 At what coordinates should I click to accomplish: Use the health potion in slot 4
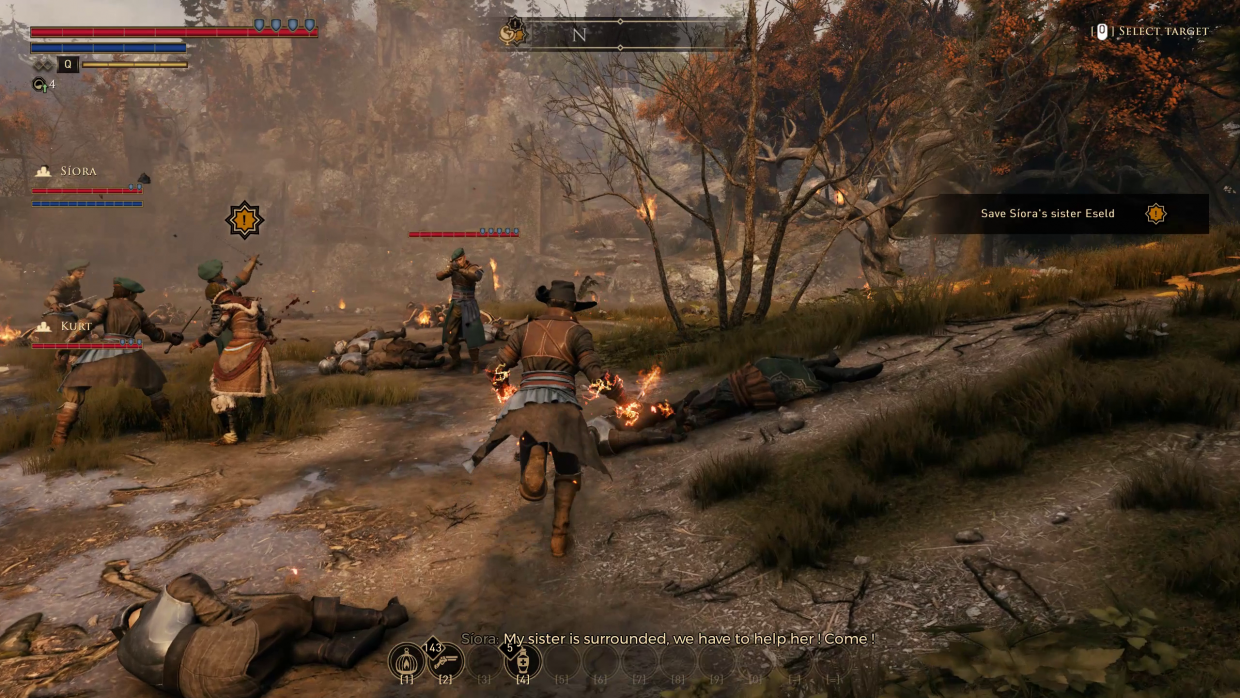[522, 661]
